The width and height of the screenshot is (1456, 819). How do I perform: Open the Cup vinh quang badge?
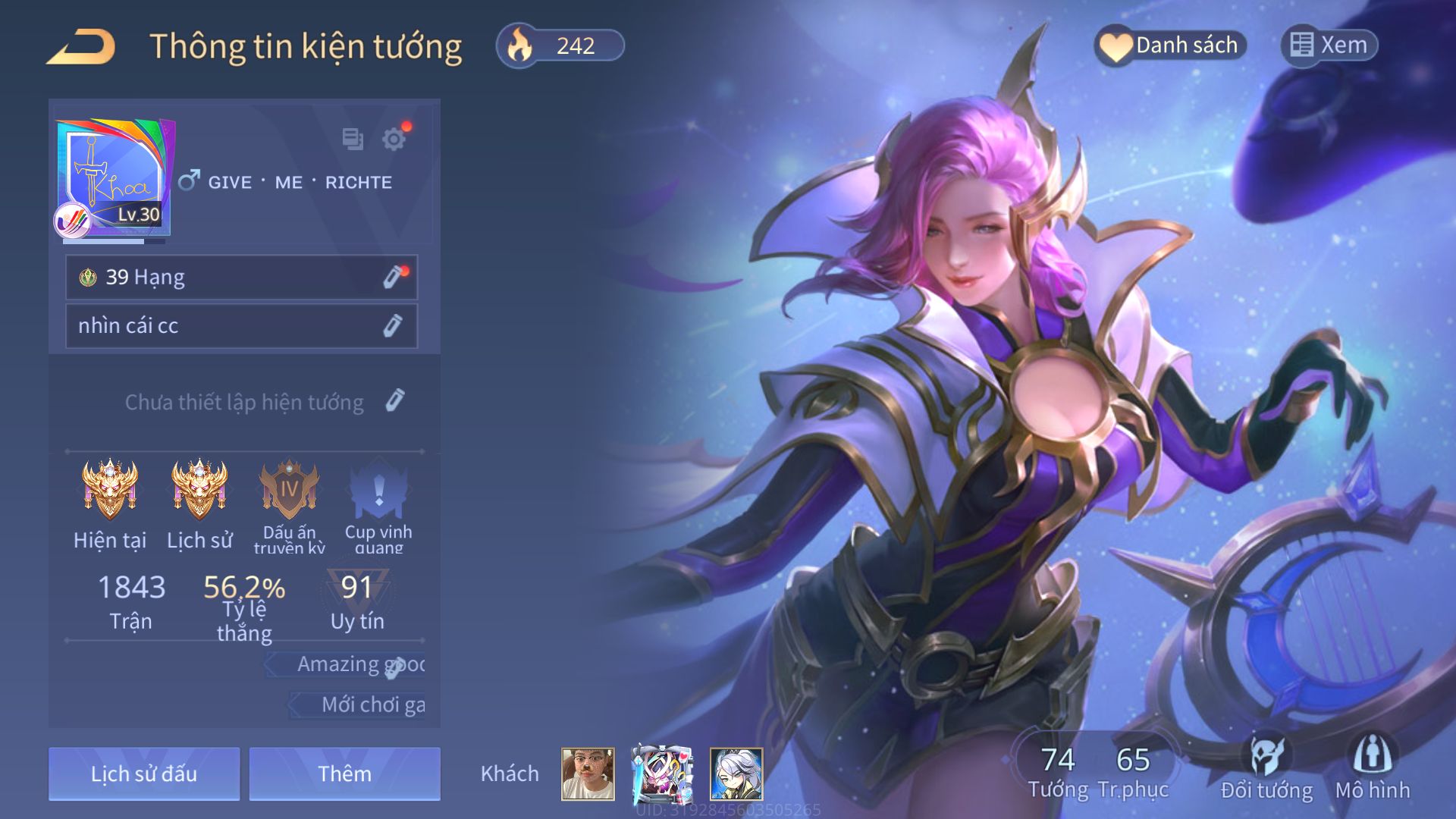click(x=378, y=490)
